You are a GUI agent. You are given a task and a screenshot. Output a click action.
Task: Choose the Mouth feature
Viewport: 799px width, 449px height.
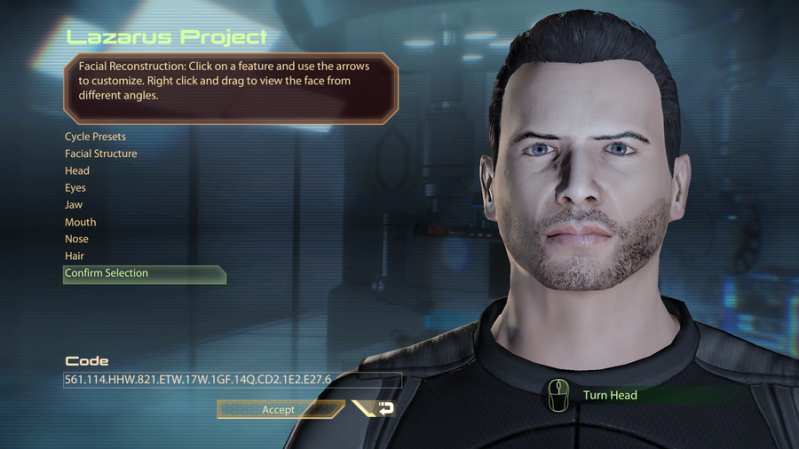tap(80, 222)
